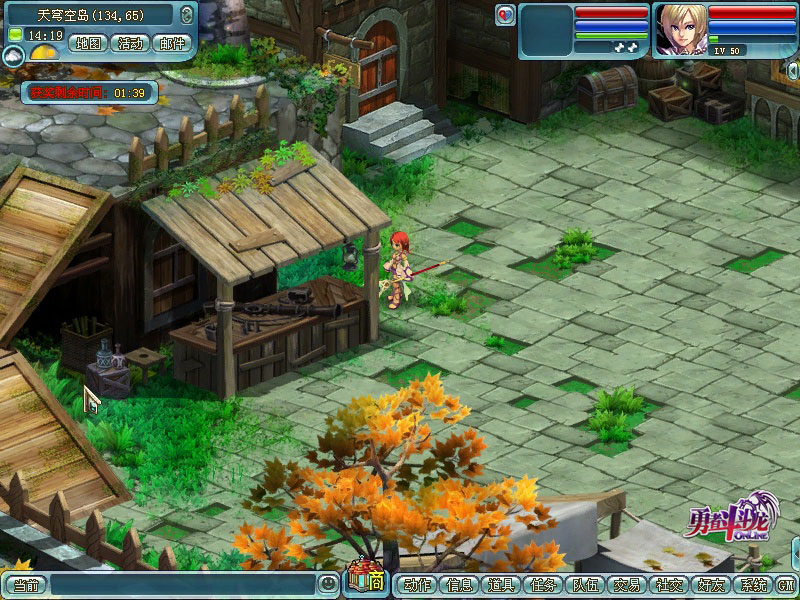Click the weather cloud icon

coord(14,58)
